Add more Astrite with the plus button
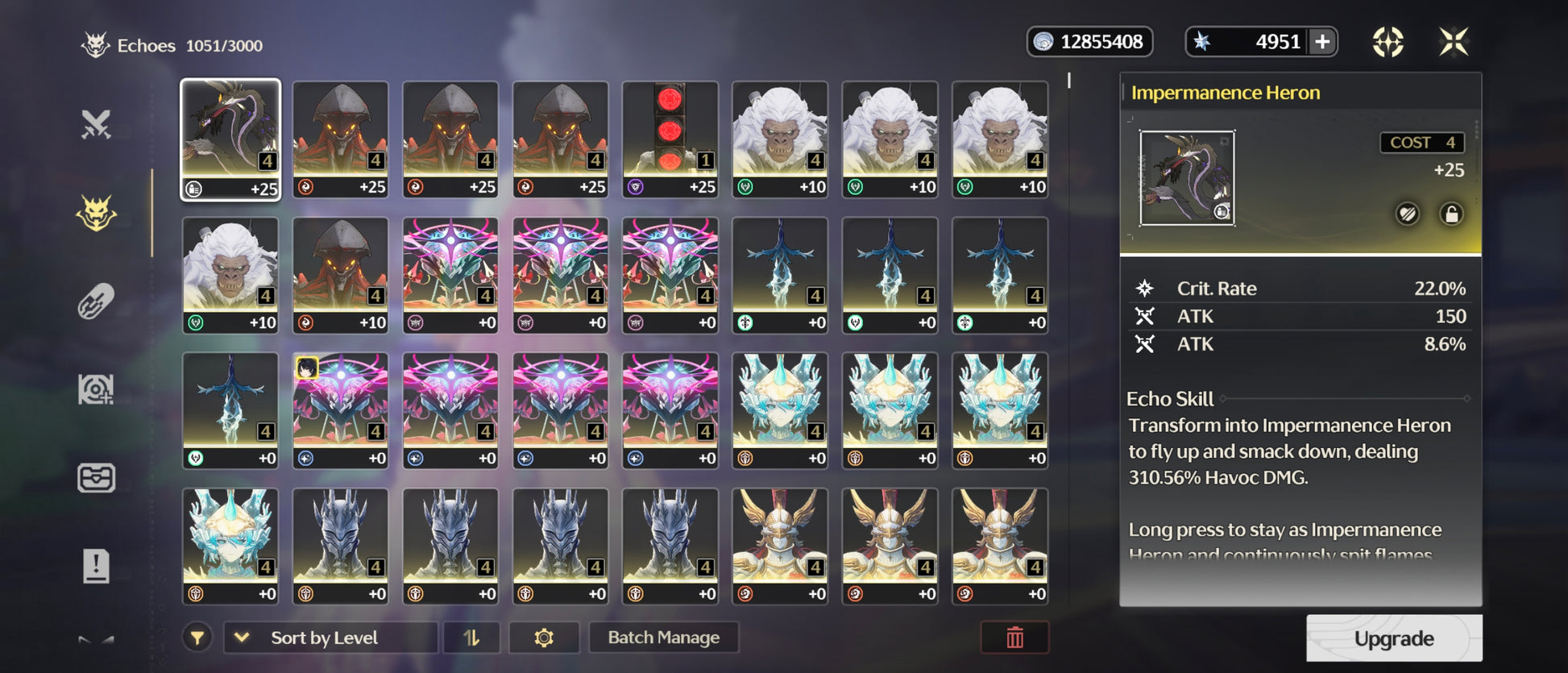This screenshot has width=1568, height=673. coord(1322,42)
